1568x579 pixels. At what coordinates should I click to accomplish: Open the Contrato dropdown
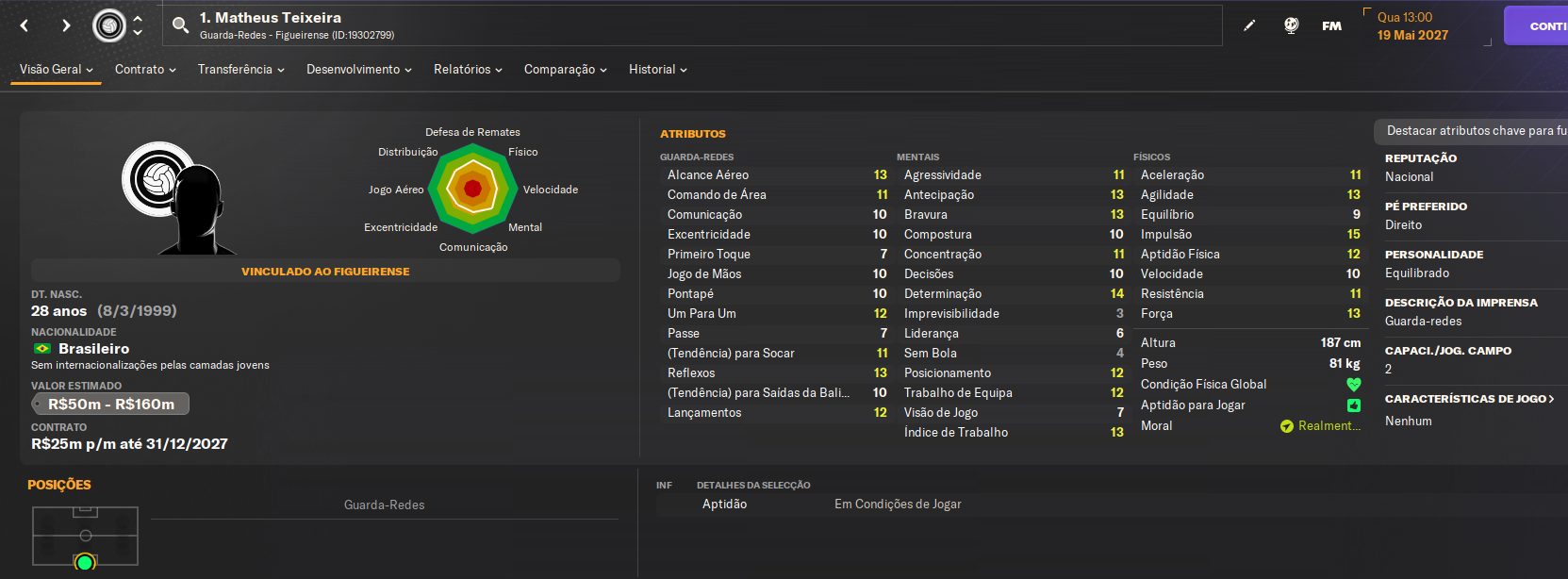coord(145,70)
